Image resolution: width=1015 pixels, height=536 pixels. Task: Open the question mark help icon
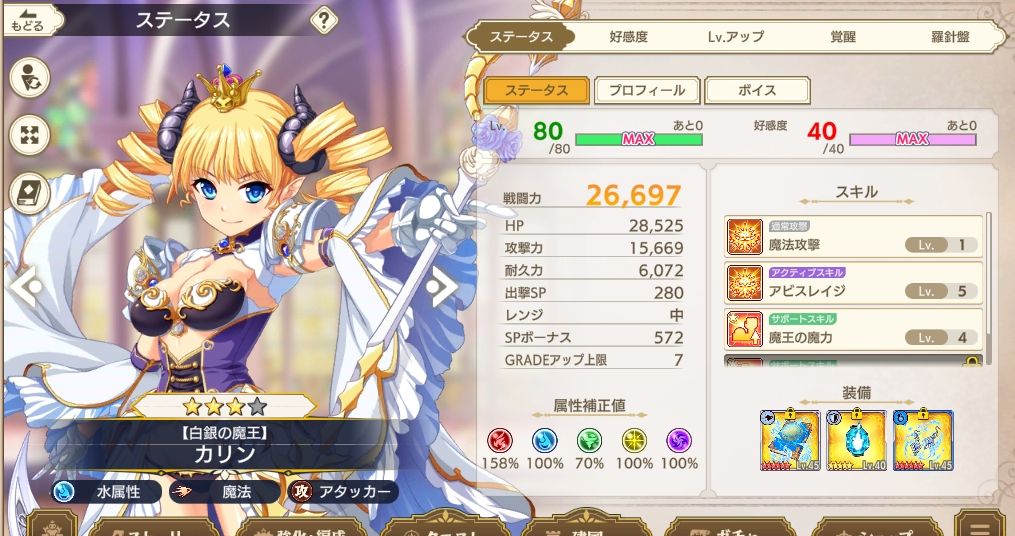324,19
